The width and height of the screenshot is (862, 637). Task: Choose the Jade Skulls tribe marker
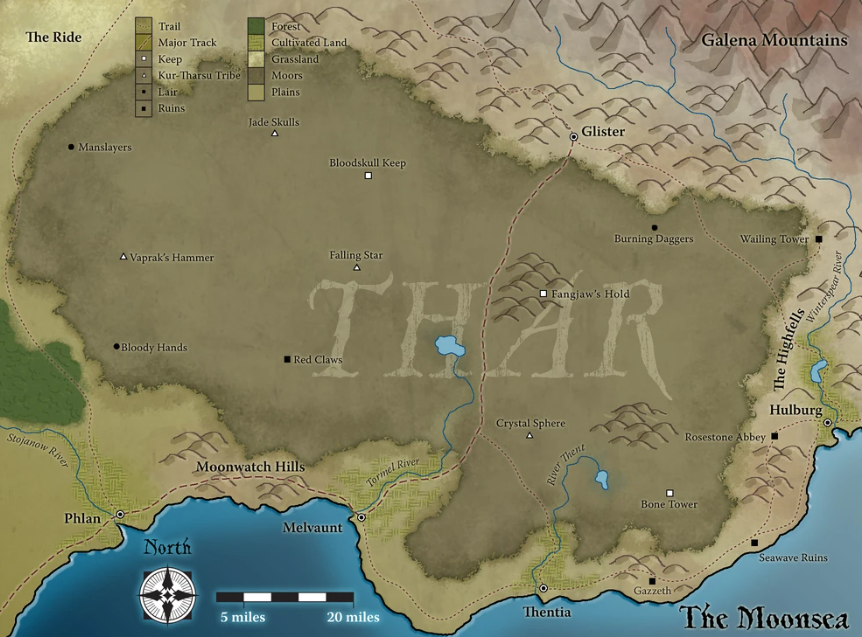click(x=274, y=134)
